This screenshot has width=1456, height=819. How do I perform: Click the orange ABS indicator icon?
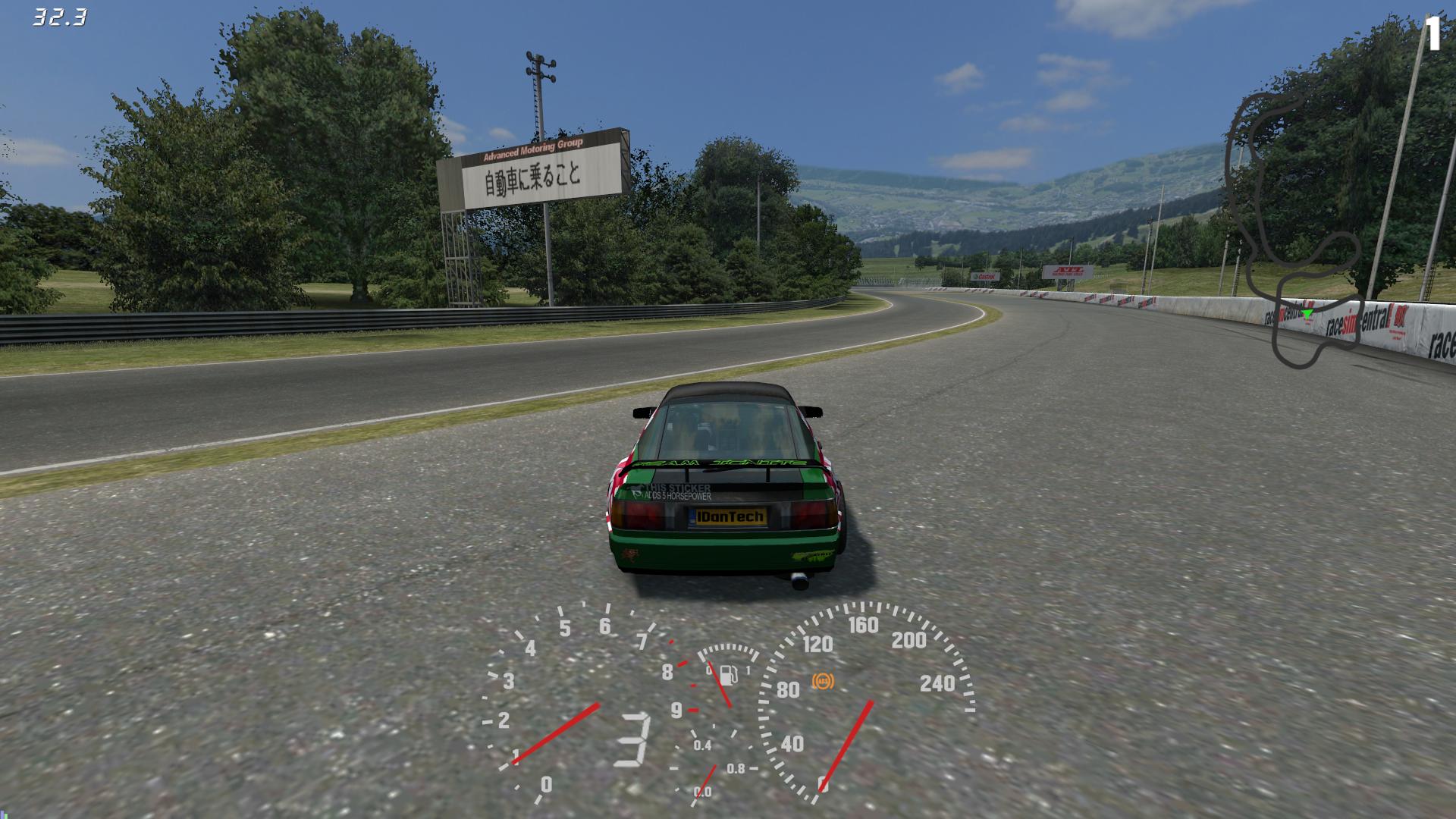tap(822, 681)
